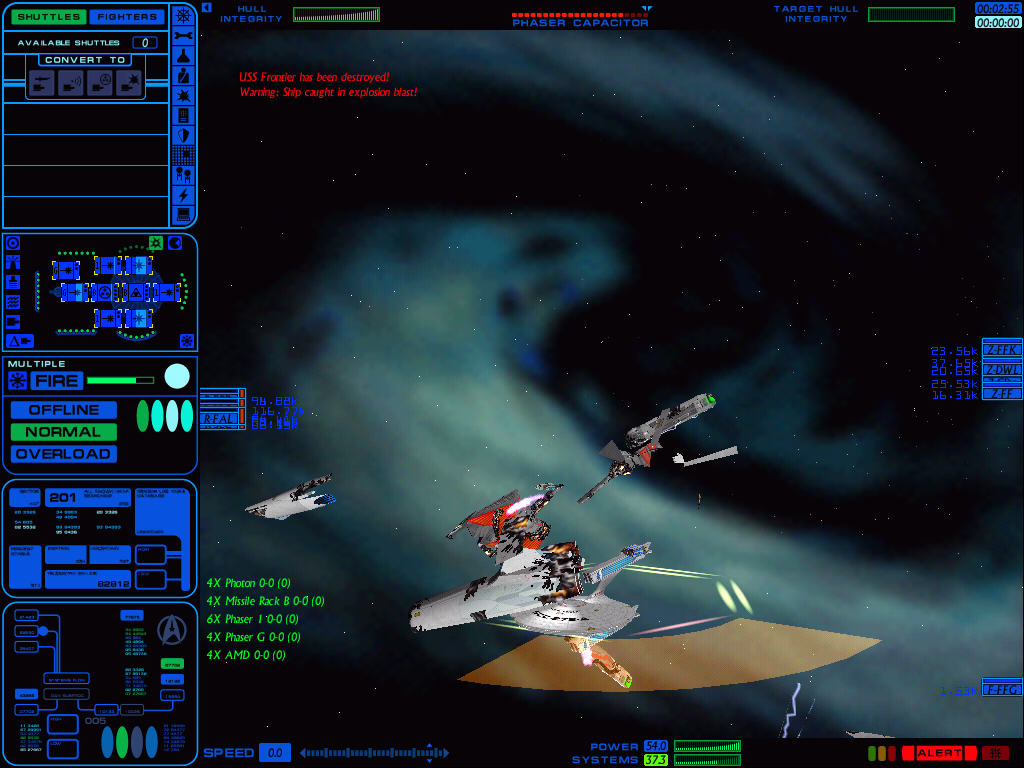This screenshot has width=1024, height=768.
Task: Select the F-FFG ship tag
Action: pyautogui.click(x=1002, y=690)
